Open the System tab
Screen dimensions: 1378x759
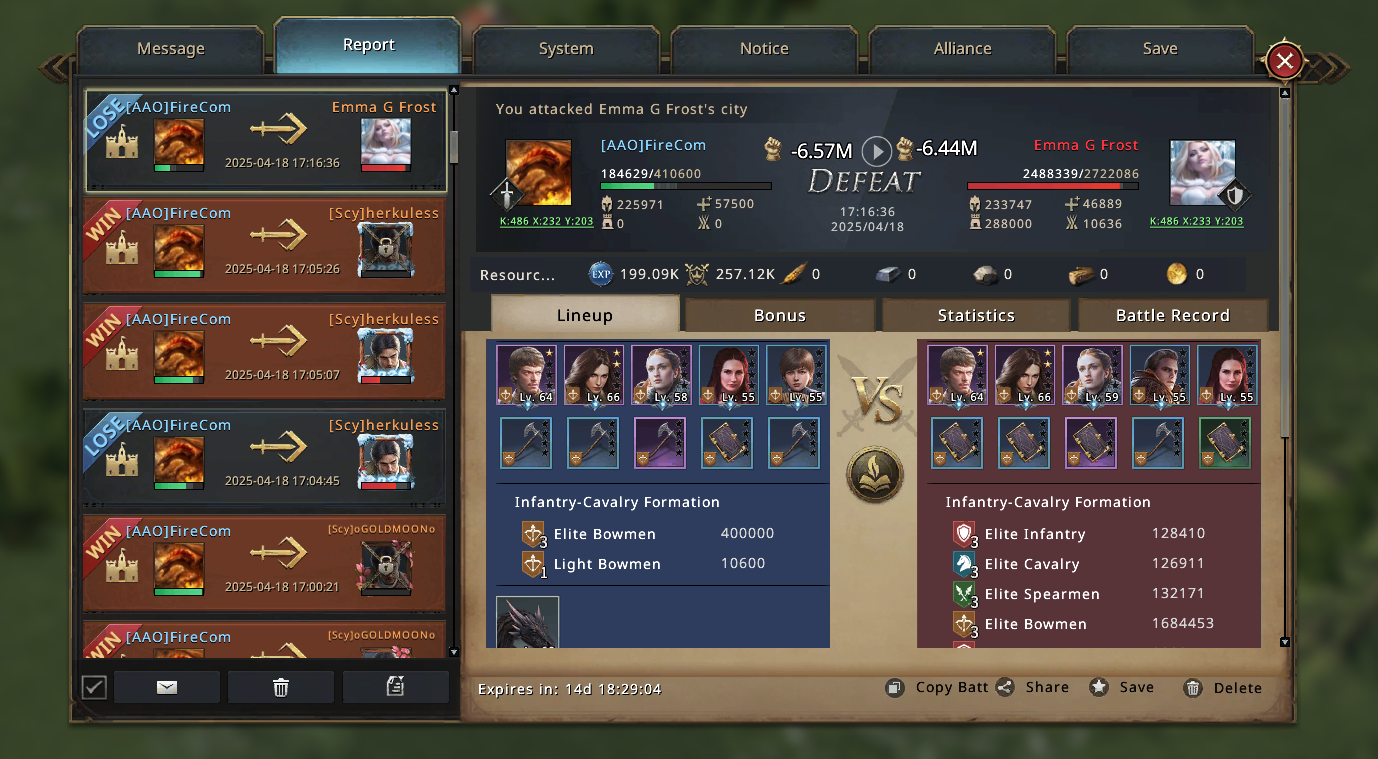[x=566, y=49]
